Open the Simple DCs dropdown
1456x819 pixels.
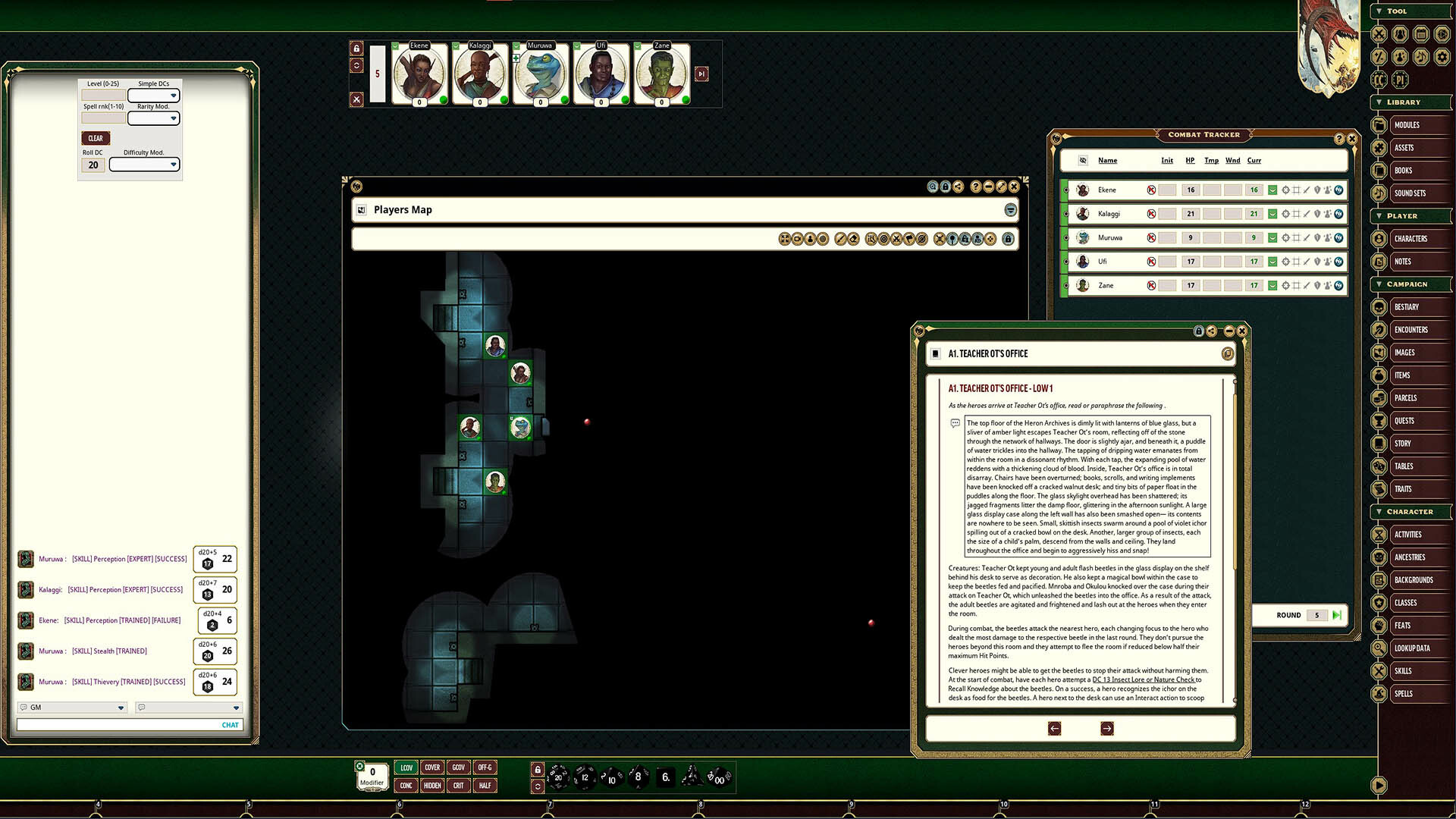coord(154,96)
